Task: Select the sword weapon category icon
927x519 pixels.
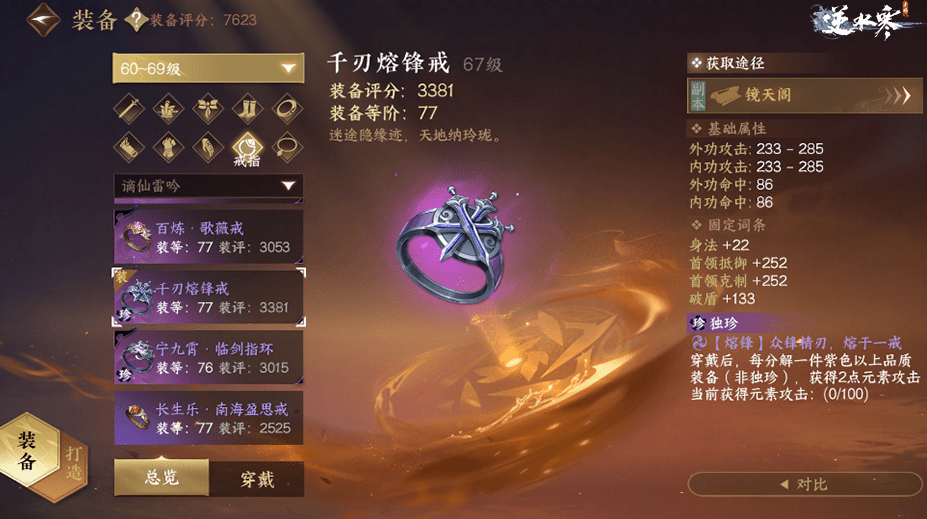Action: click(128, 108)
